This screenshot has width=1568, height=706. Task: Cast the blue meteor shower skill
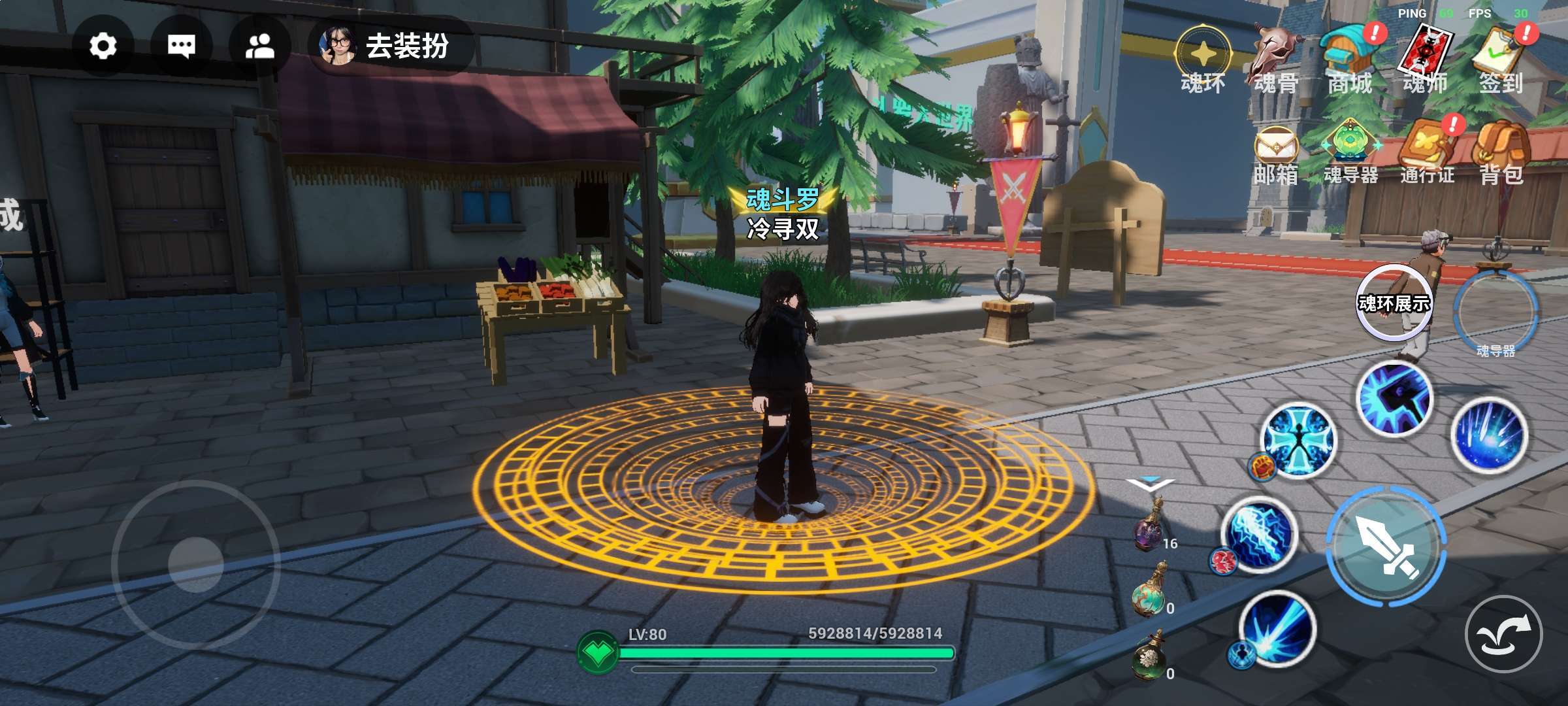[x=1489, y=435]
